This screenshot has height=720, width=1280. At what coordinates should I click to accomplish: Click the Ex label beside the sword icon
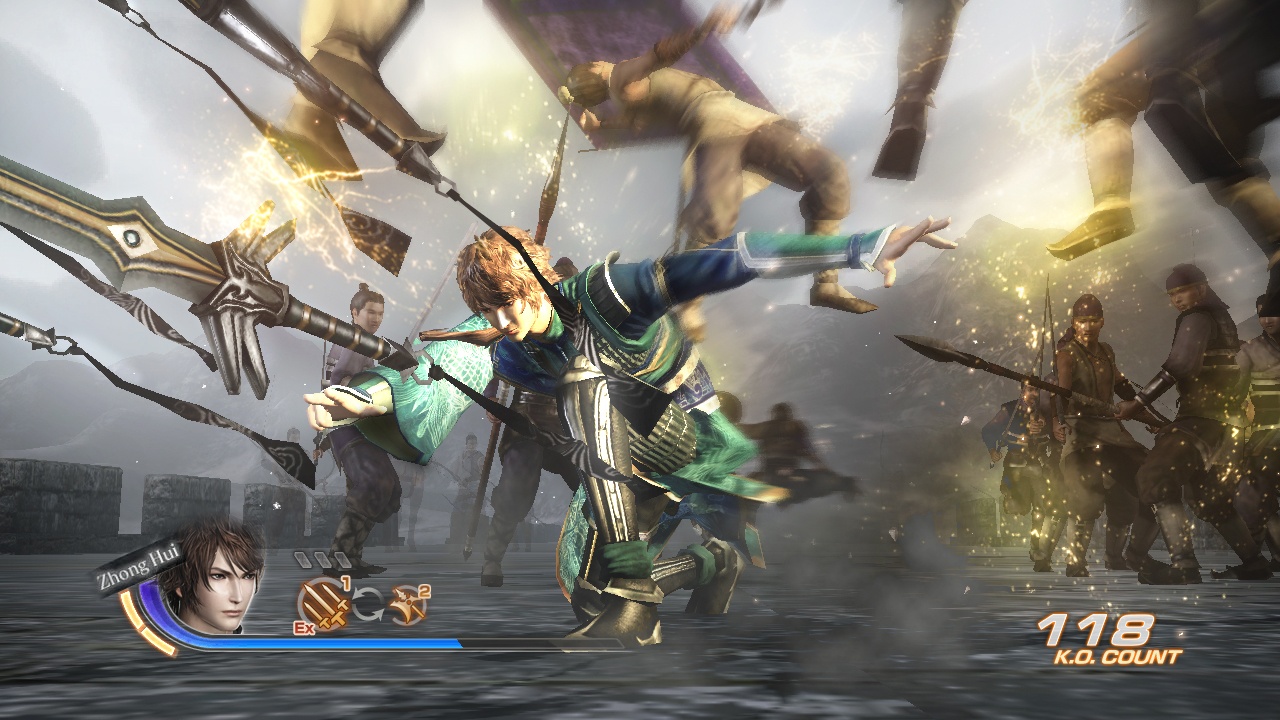[305, 628]
